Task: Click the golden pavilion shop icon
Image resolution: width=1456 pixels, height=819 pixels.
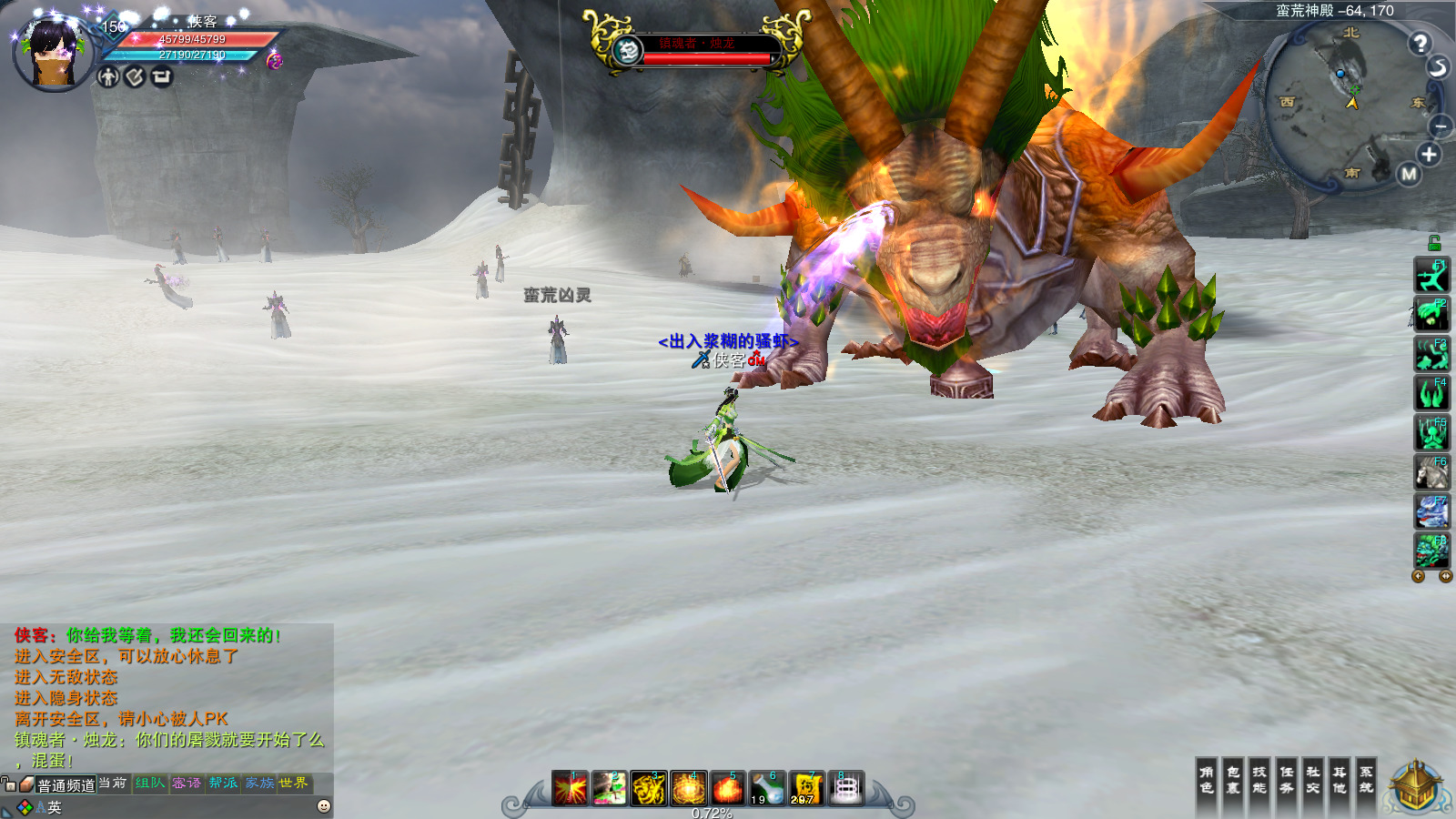Action: (1416, 788)
